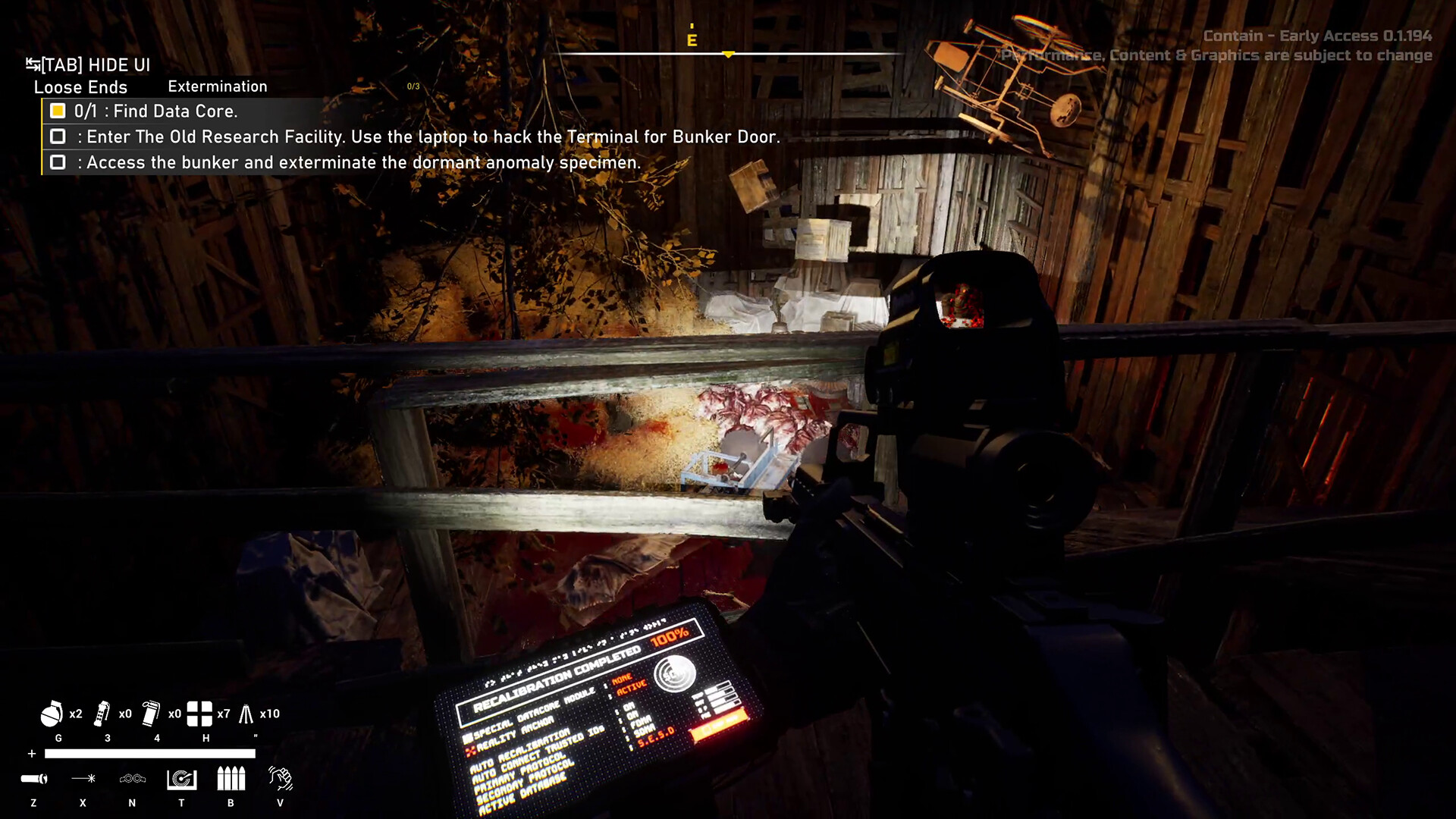
Task: Click the compass heading bar
Action: pyautogui.click(x=728, y=53)
